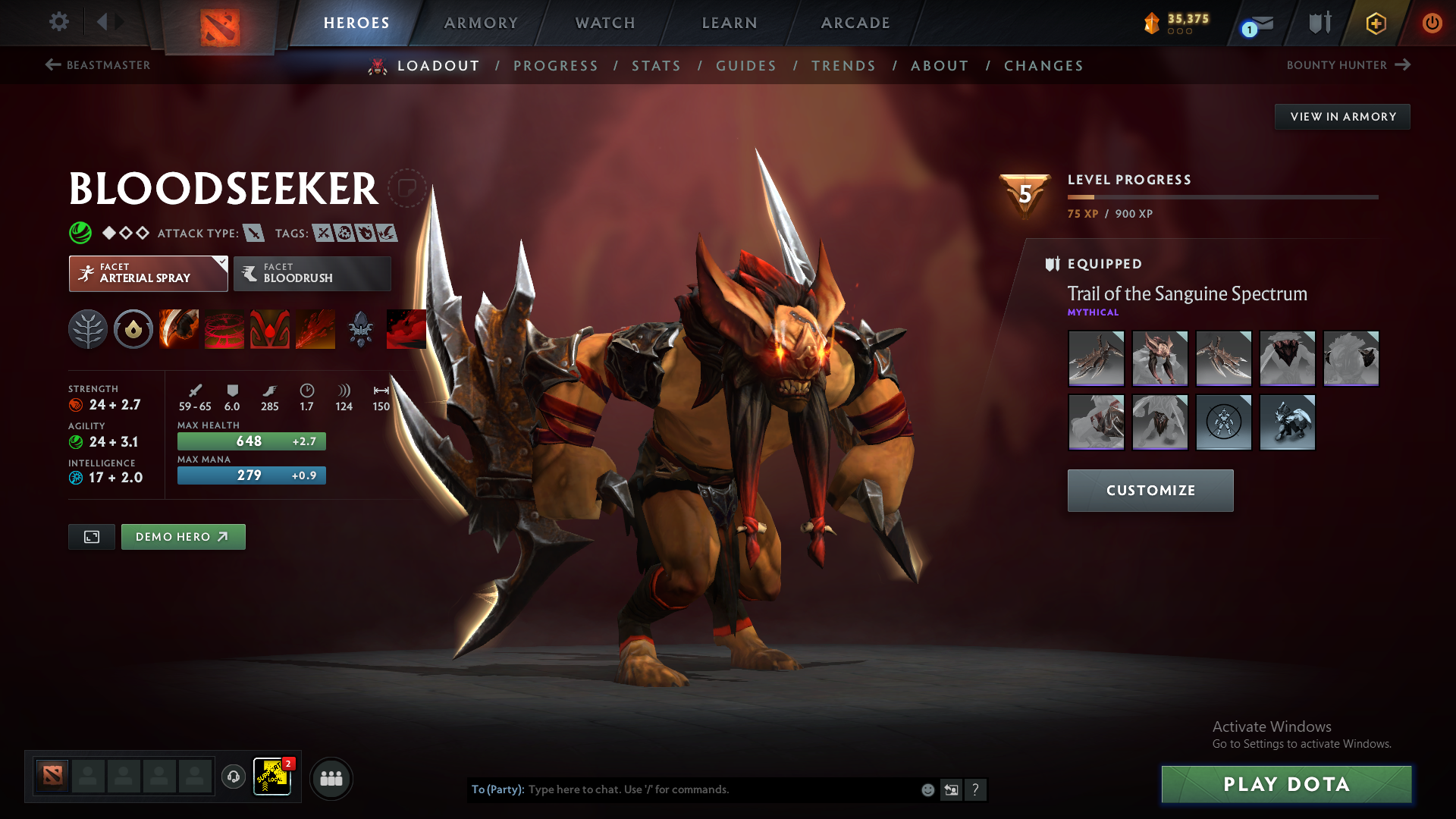Open the settings gear icon
Screen dimensions: 1456x819
[59, 22]
